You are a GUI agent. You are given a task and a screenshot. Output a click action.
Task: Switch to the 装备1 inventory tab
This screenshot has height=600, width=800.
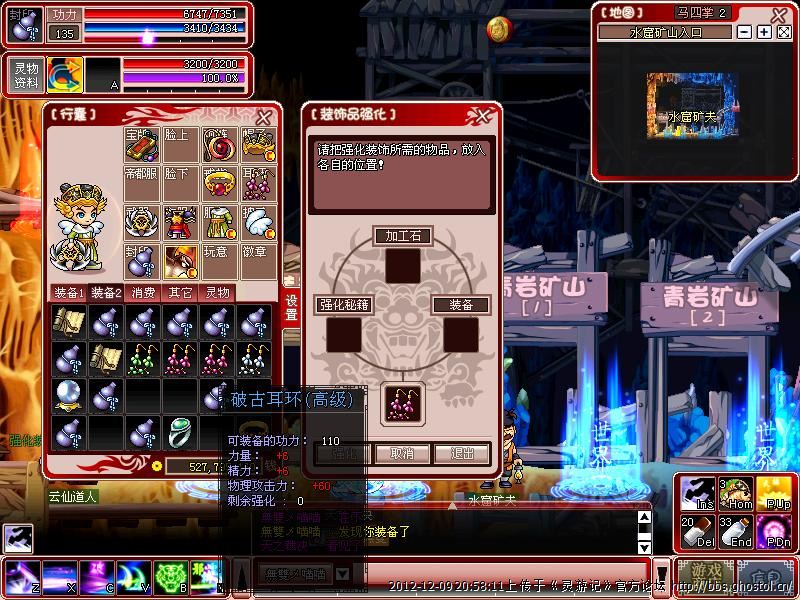[x=69, y=293]
